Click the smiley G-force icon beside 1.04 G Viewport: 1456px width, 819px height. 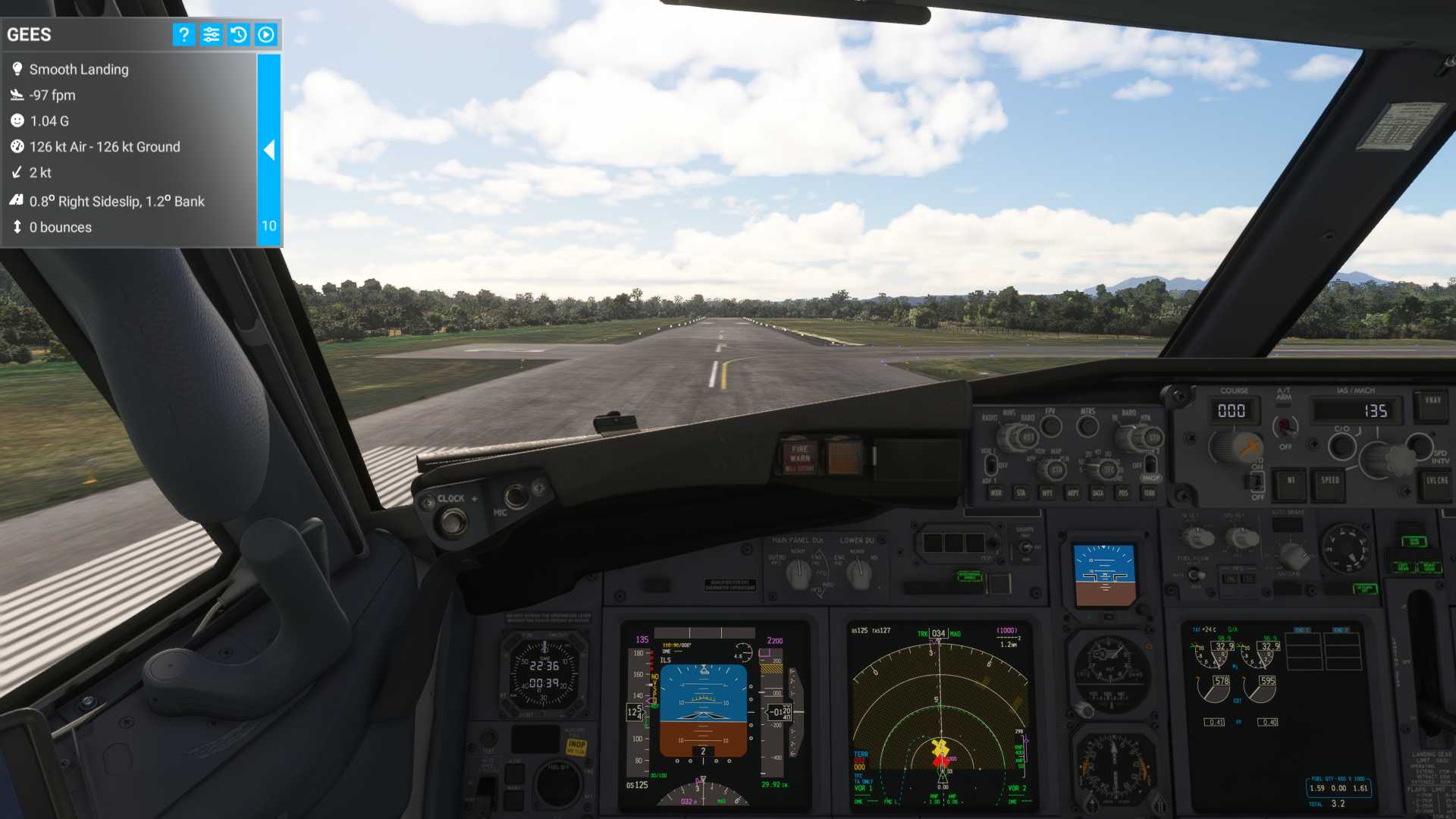coord(17,121)
